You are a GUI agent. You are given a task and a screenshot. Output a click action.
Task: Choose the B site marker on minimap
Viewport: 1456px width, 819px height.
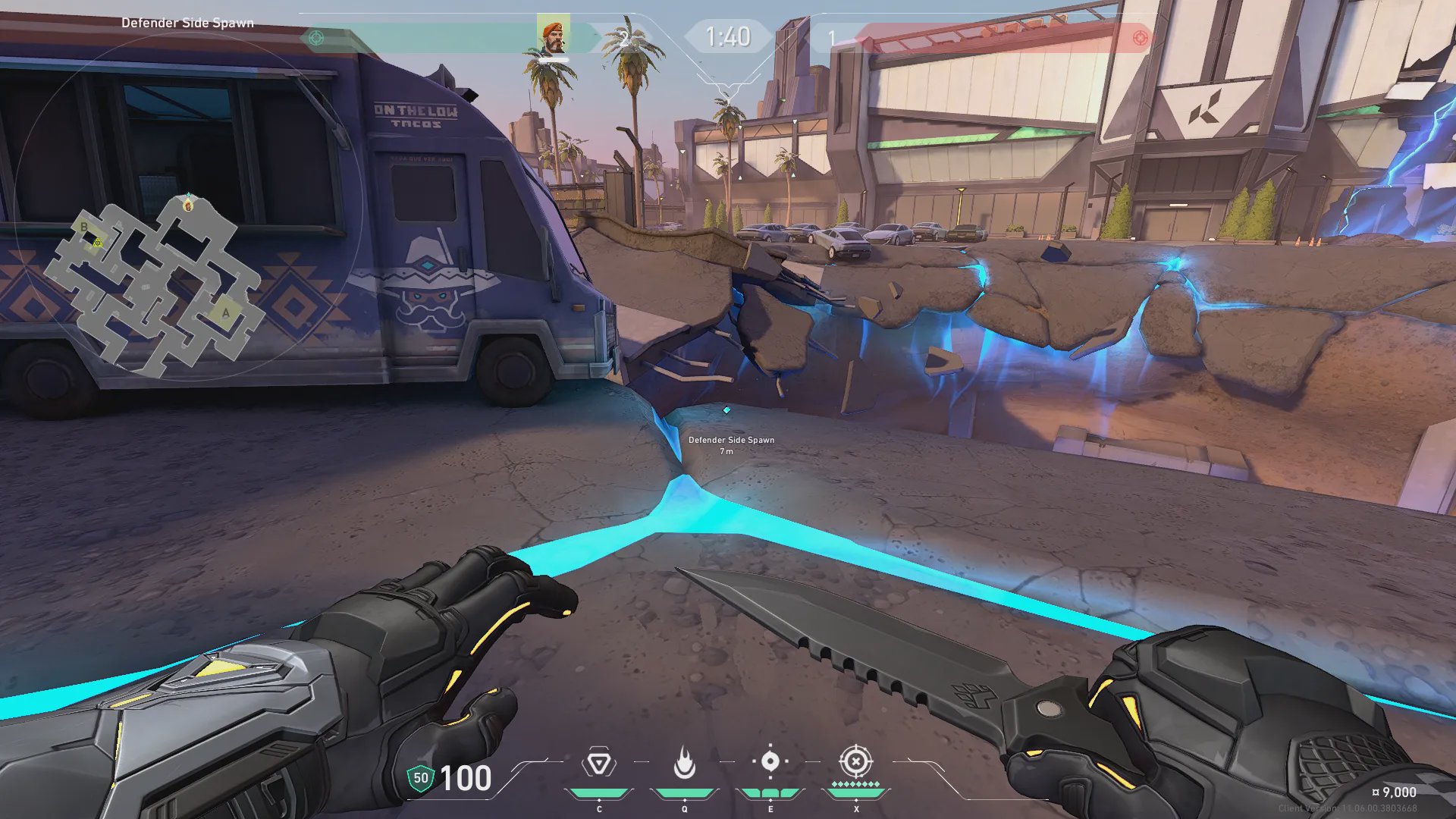click(x=84, y=227)
